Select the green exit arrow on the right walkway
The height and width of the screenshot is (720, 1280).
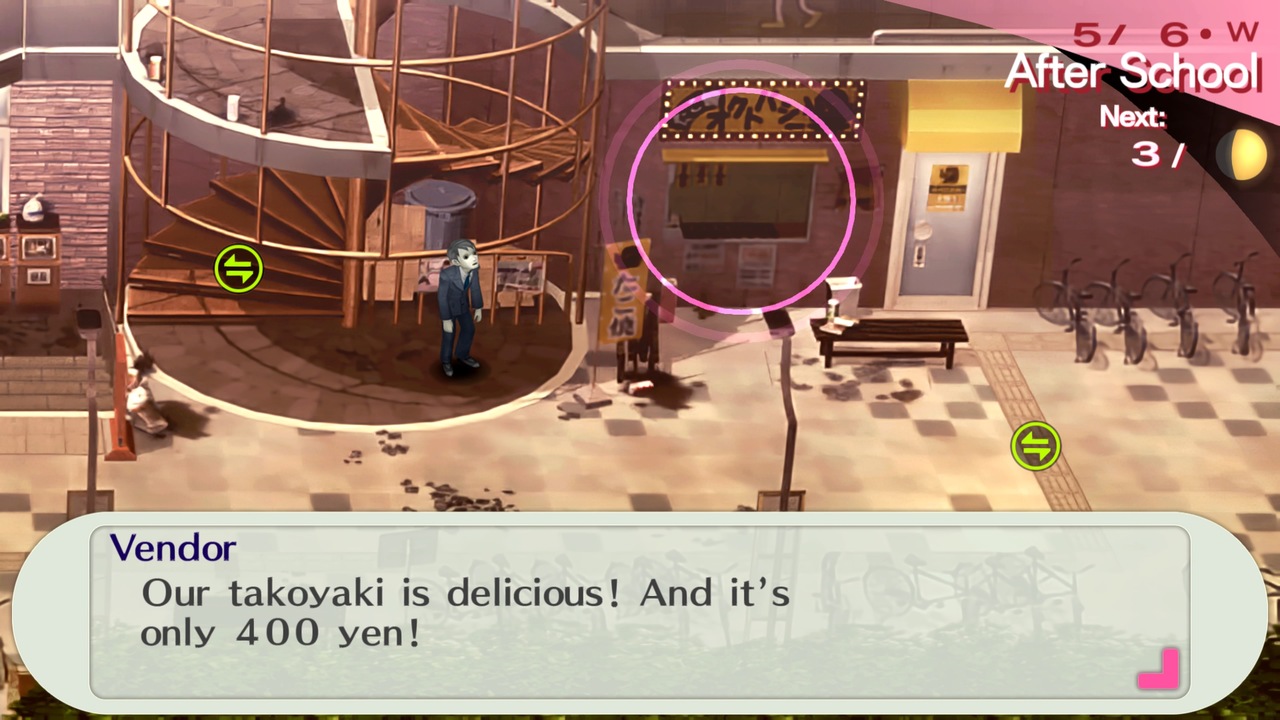pos(1037,447)
